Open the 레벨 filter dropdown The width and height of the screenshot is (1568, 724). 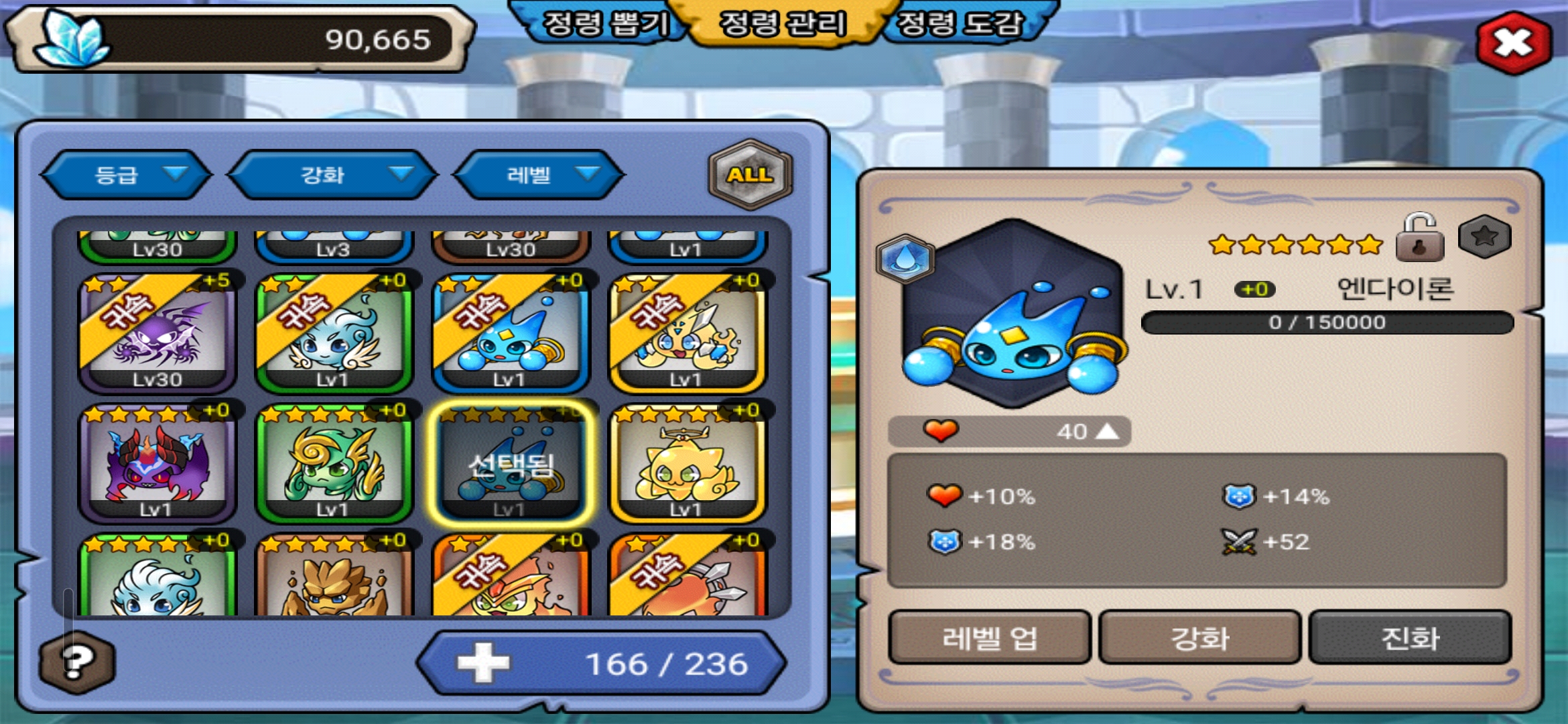(539, 175)
